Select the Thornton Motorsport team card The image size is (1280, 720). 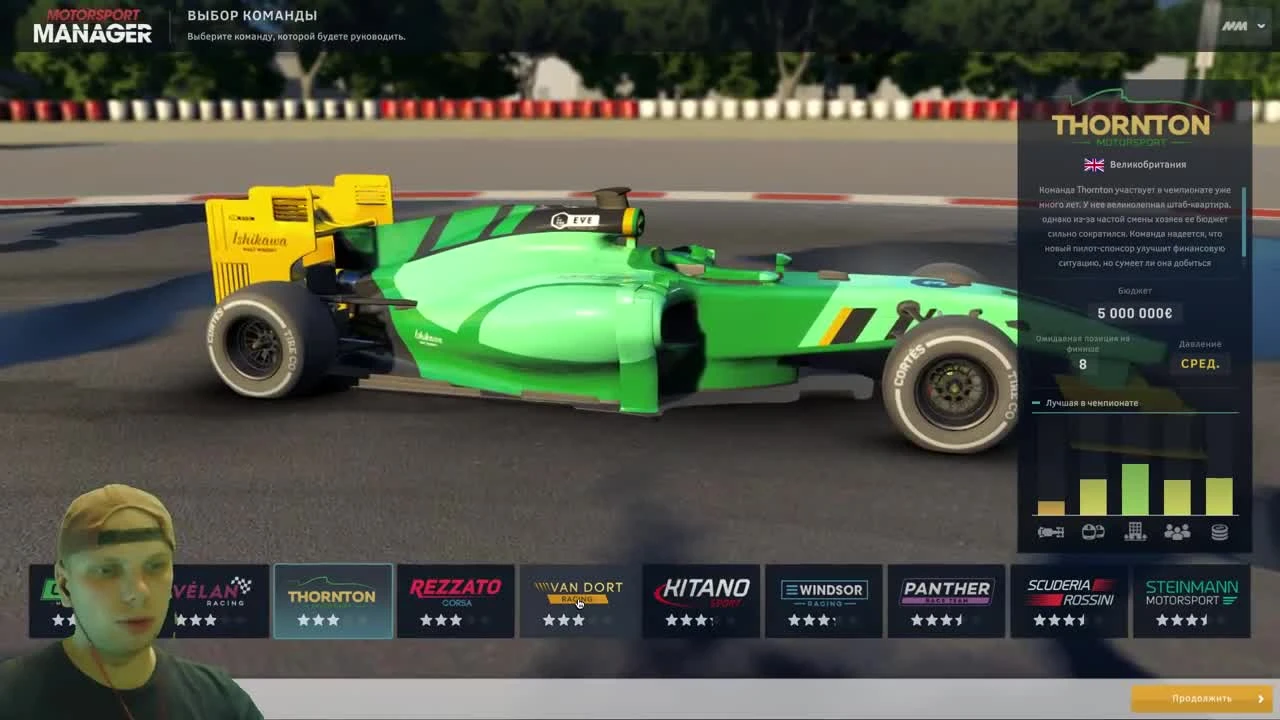click(x=333, y=600)
